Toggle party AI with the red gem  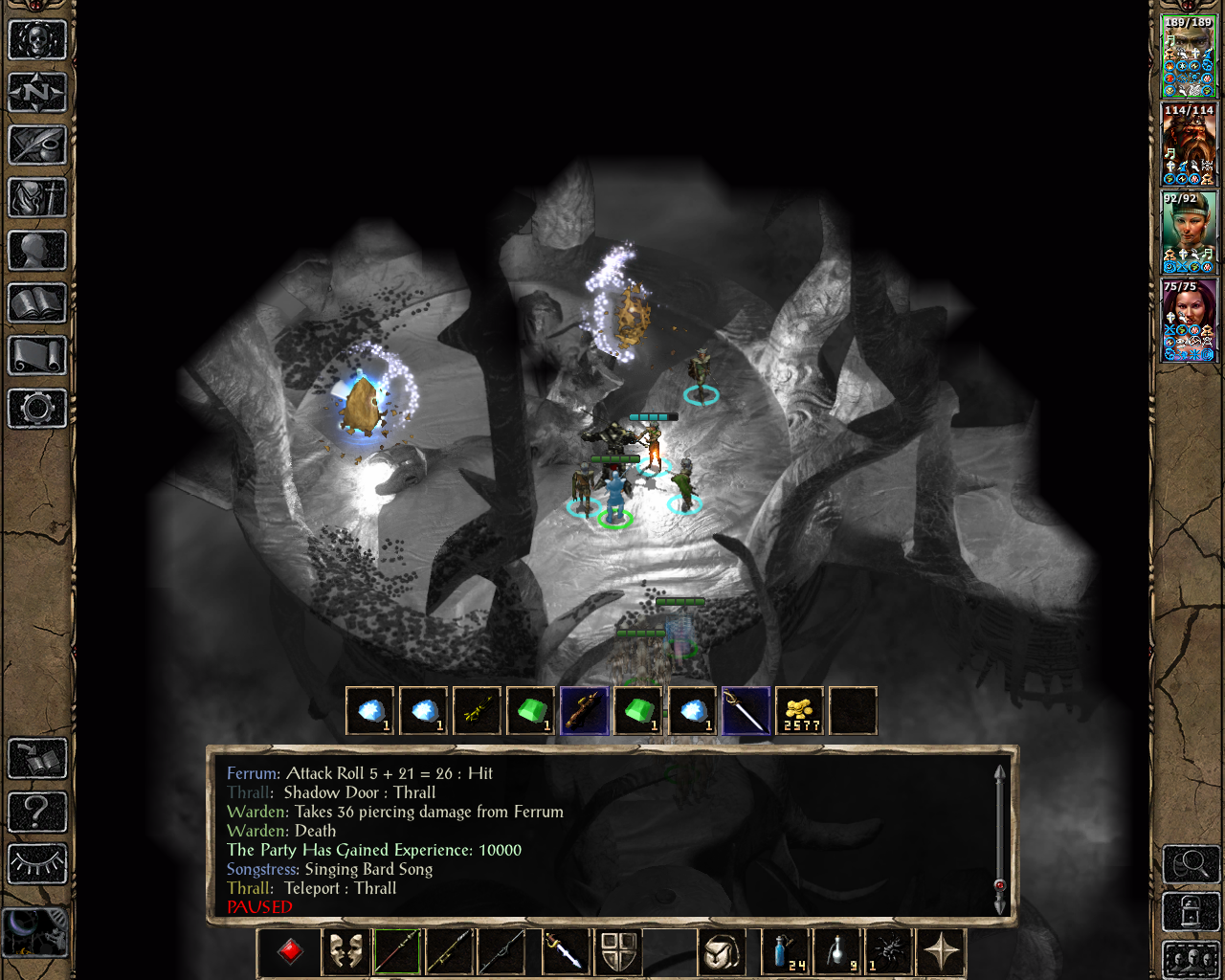click(289, 952)
